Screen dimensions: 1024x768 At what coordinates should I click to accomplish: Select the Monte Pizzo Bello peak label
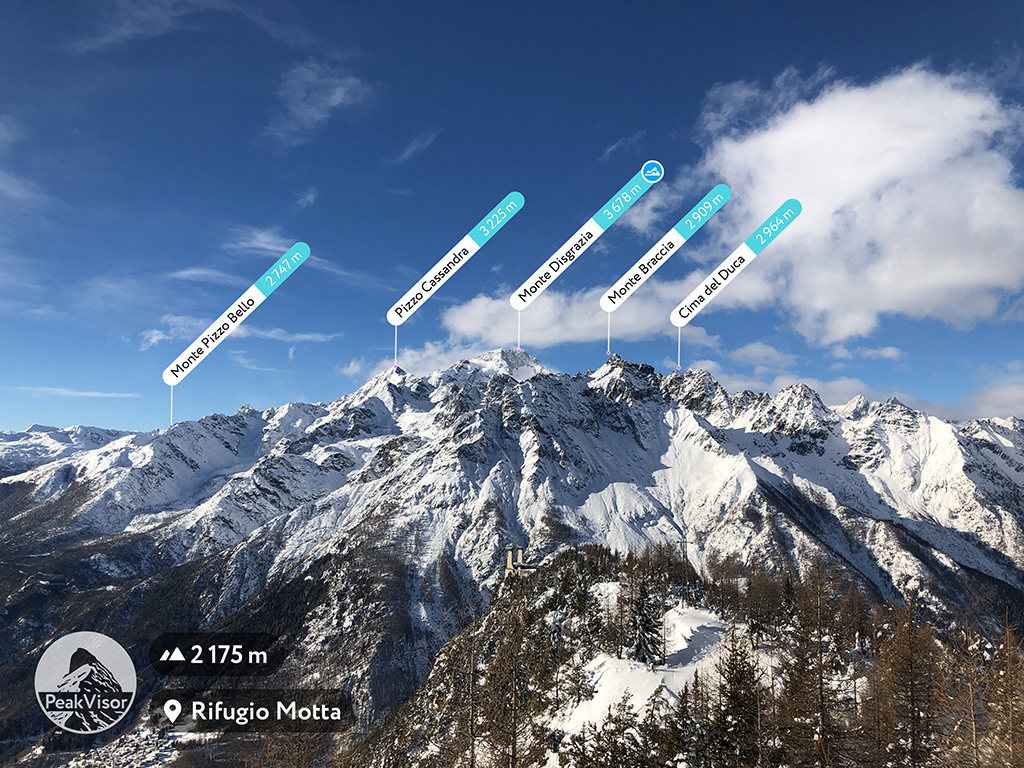tap(236, 313)
